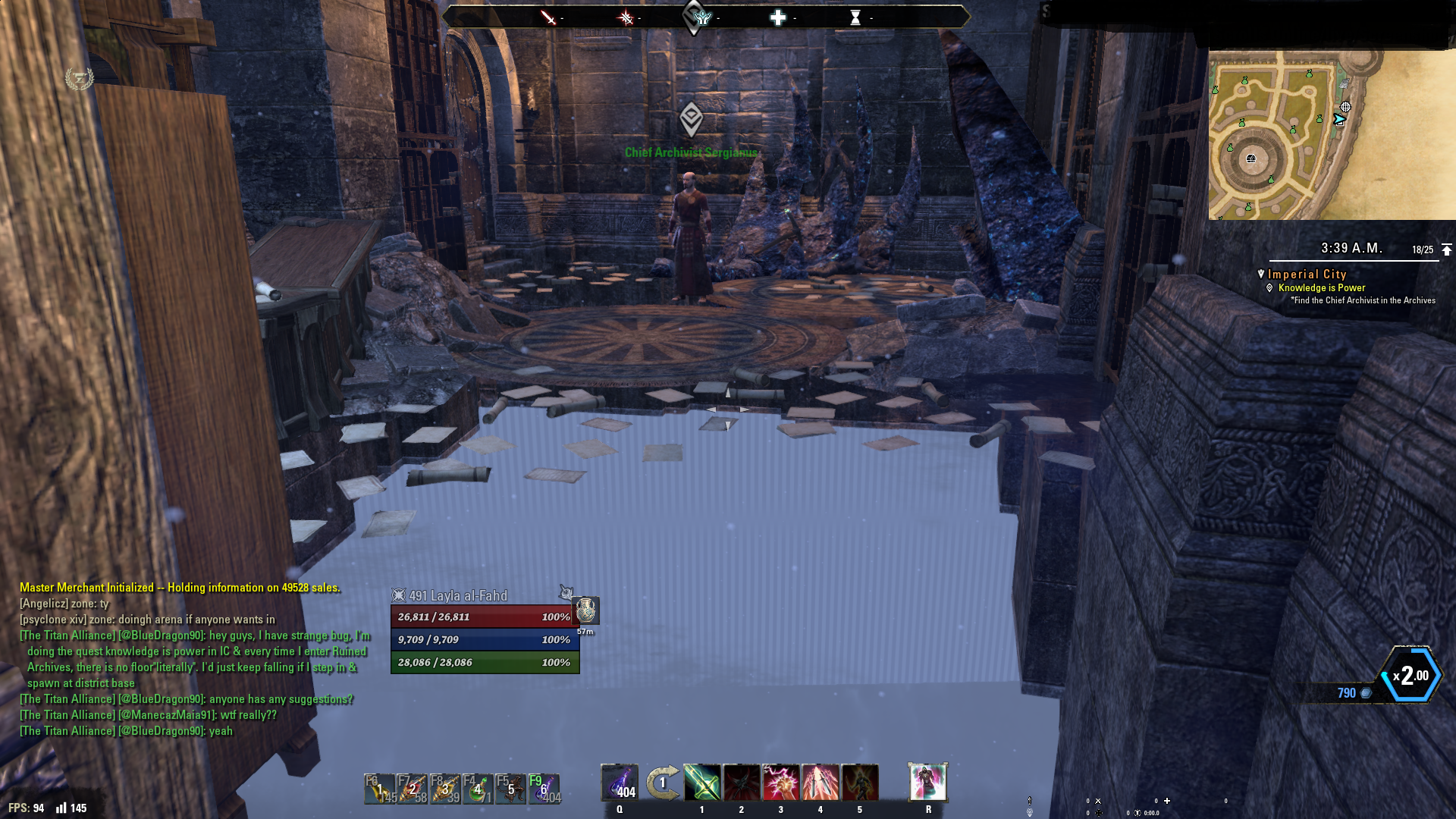
Task: Click the up-arrow icon beside 18/25
Action: click(1447, 249)
